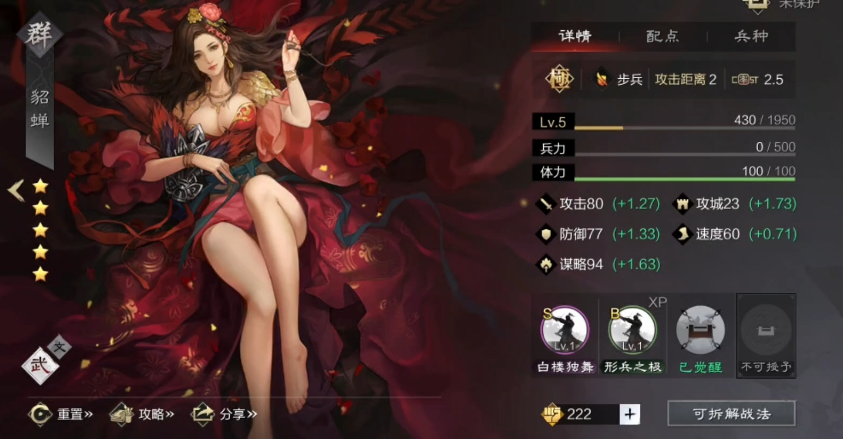Share the hero via 分享
Image resolution: width=843 pixels, height=439 pixels.
tap(225, 413)
